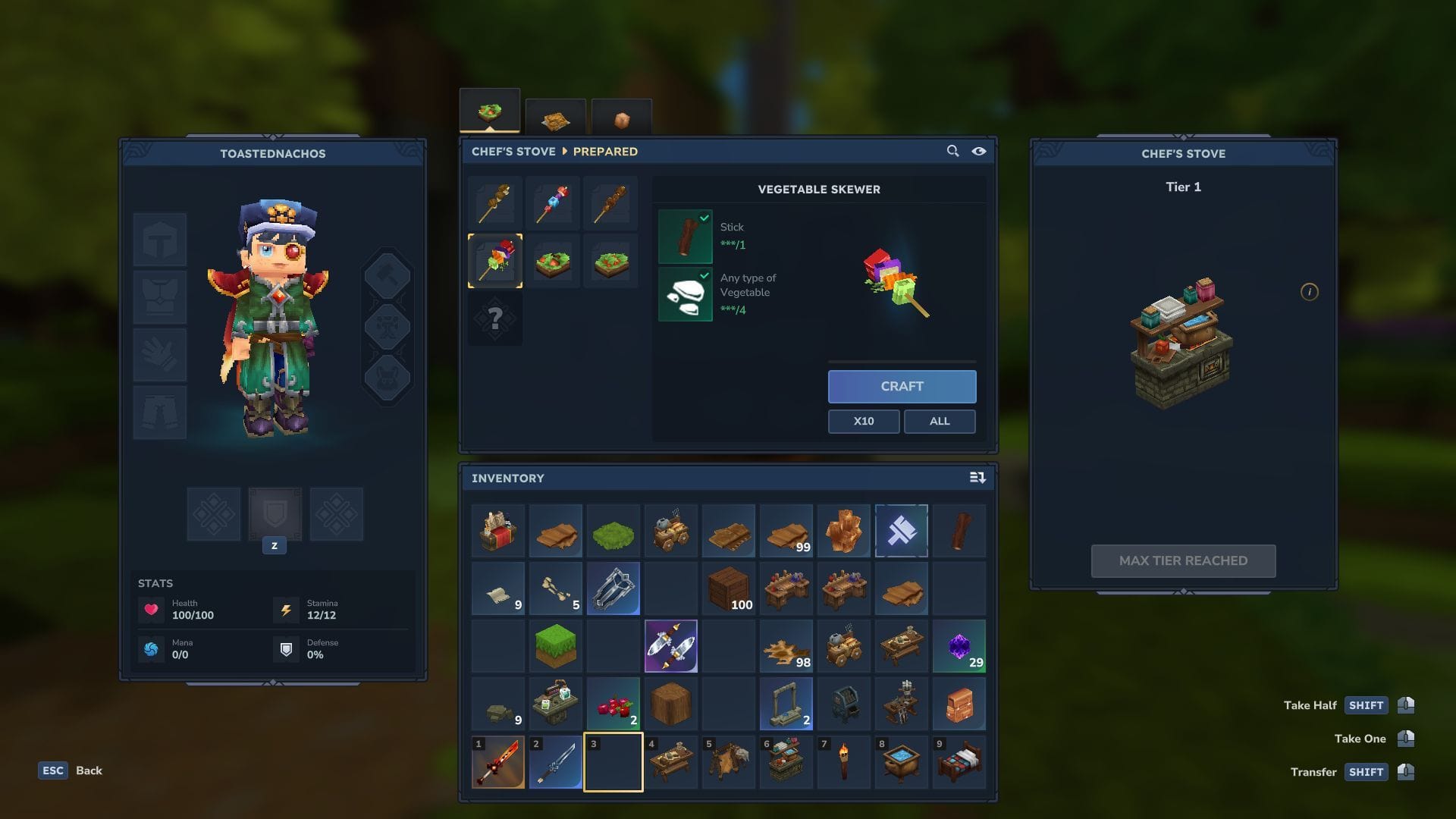Click the Any type of Vegetable ingredient checkmark

coord(685,294)
